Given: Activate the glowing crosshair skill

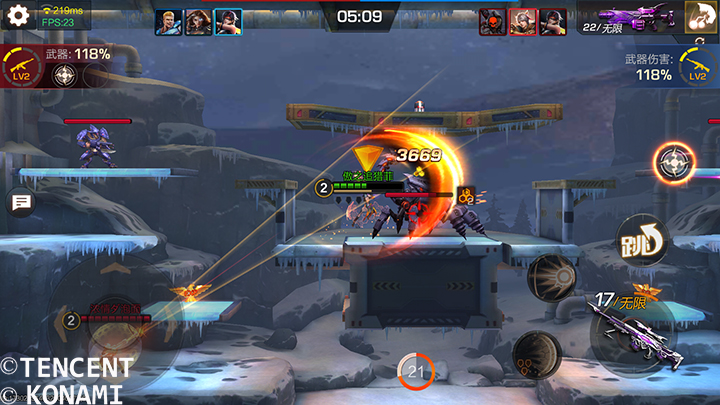Looking at the screenshot, I should click(x=673, y=162).
